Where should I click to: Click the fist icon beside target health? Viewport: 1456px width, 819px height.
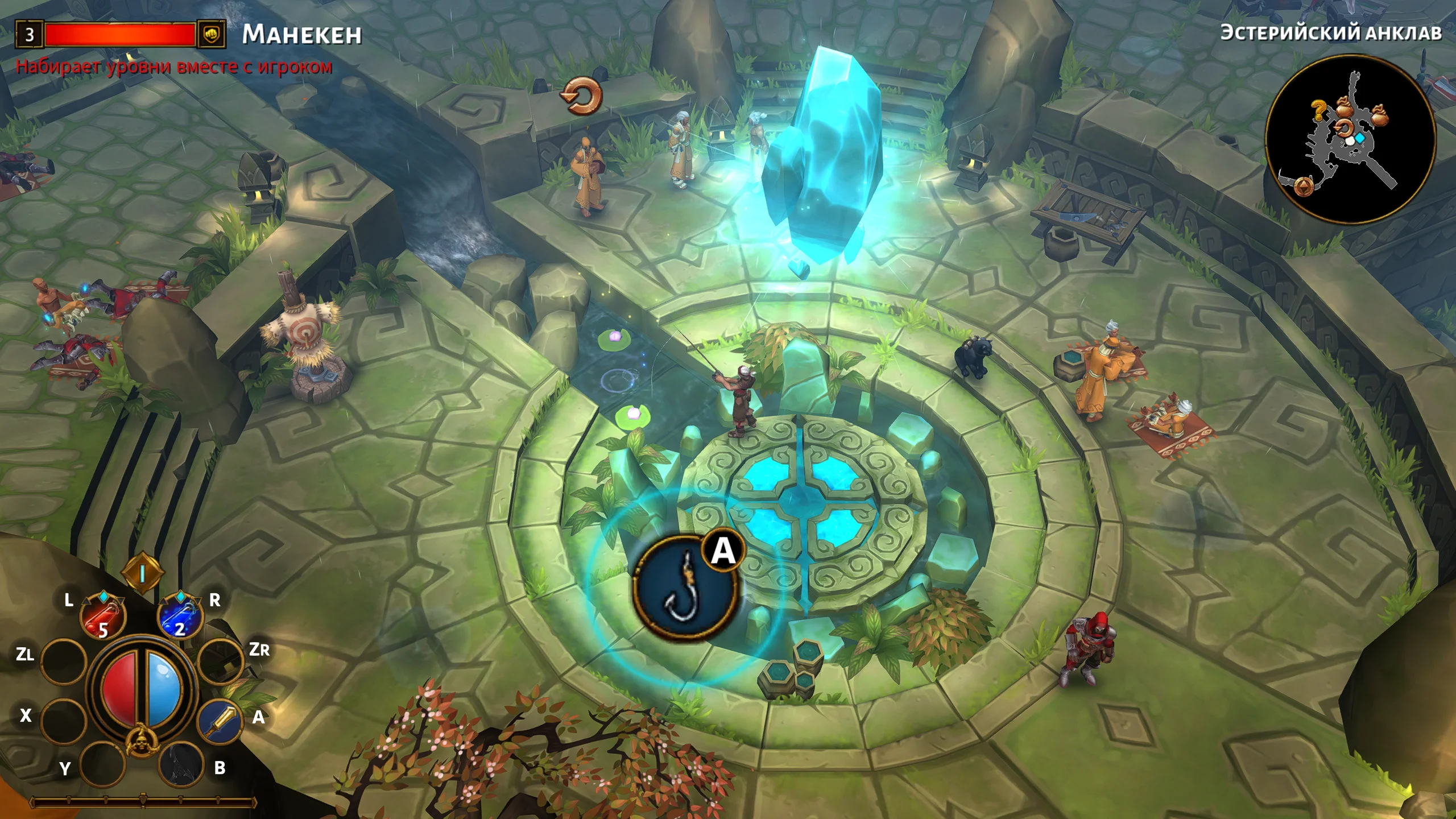[x=211, y=34]
